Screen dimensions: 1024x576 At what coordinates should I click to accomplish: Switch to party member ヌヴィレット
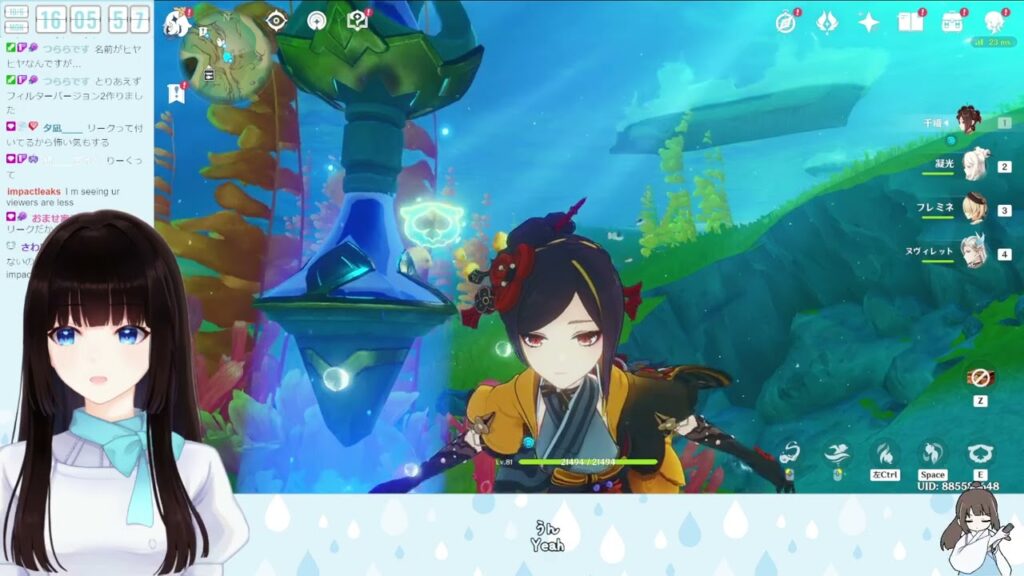pyautogui.click(x=973, y=253)
